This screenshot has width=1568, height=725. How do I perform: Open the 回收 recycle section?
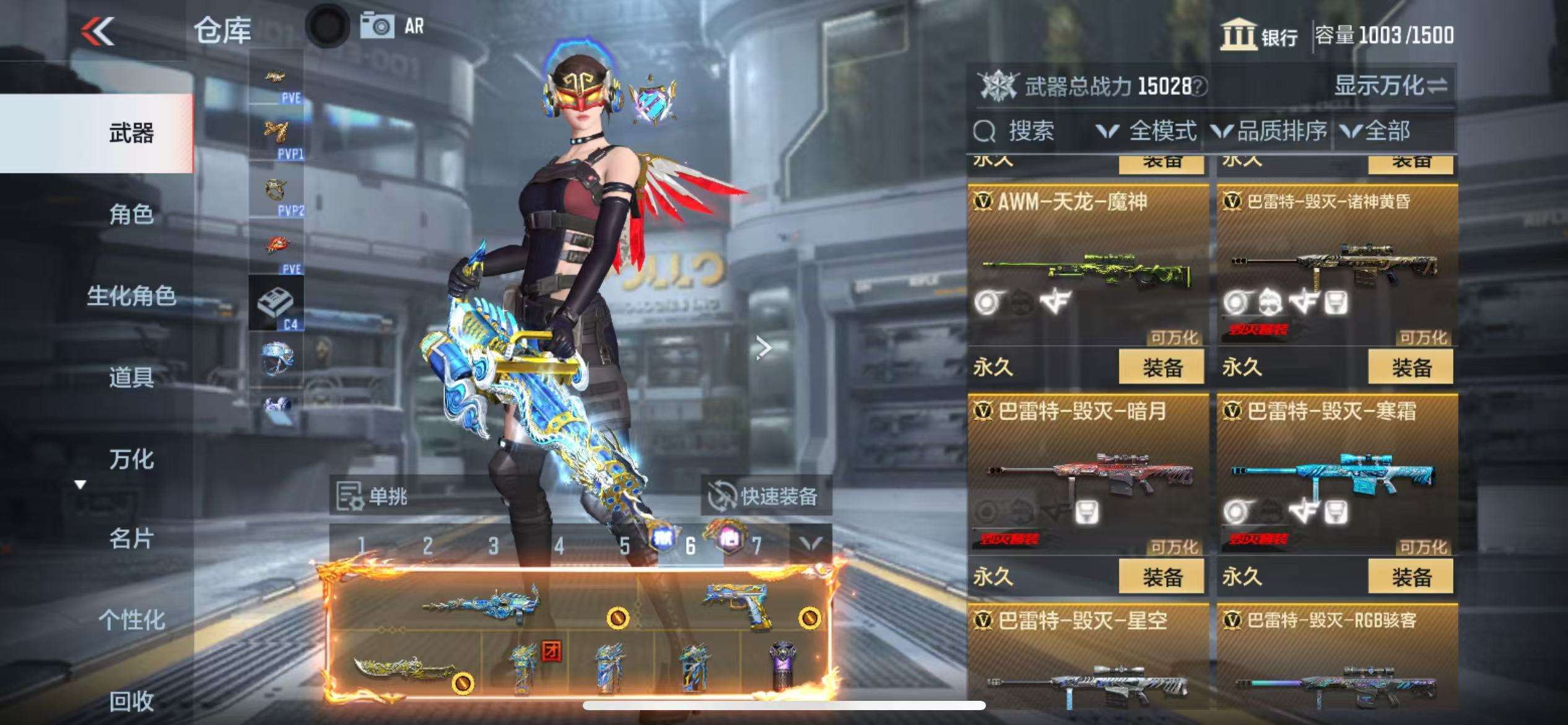coord(131,701)
